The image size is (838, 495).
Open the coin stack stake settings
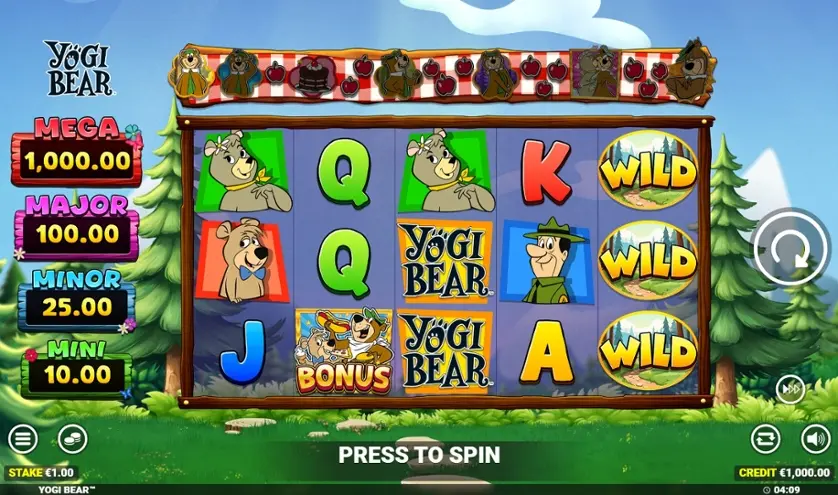[x=71, y=438]
